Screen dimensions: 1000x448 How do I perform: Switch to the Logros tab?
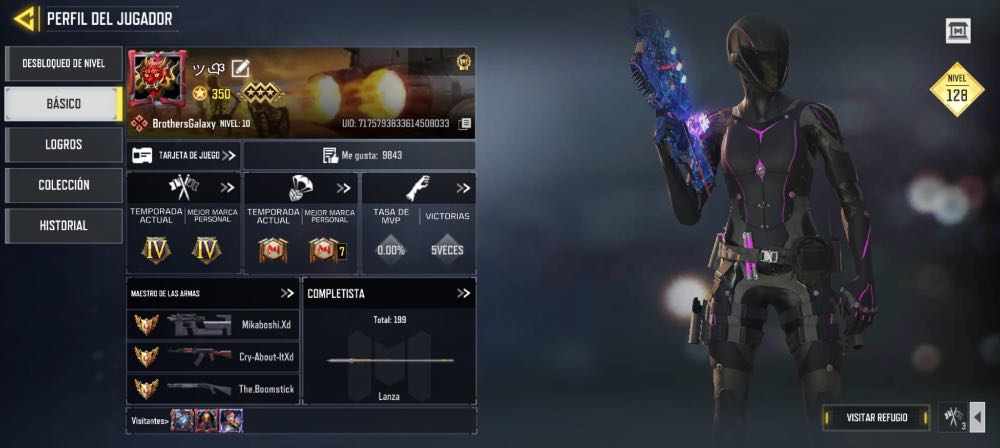tap(63, 144)
